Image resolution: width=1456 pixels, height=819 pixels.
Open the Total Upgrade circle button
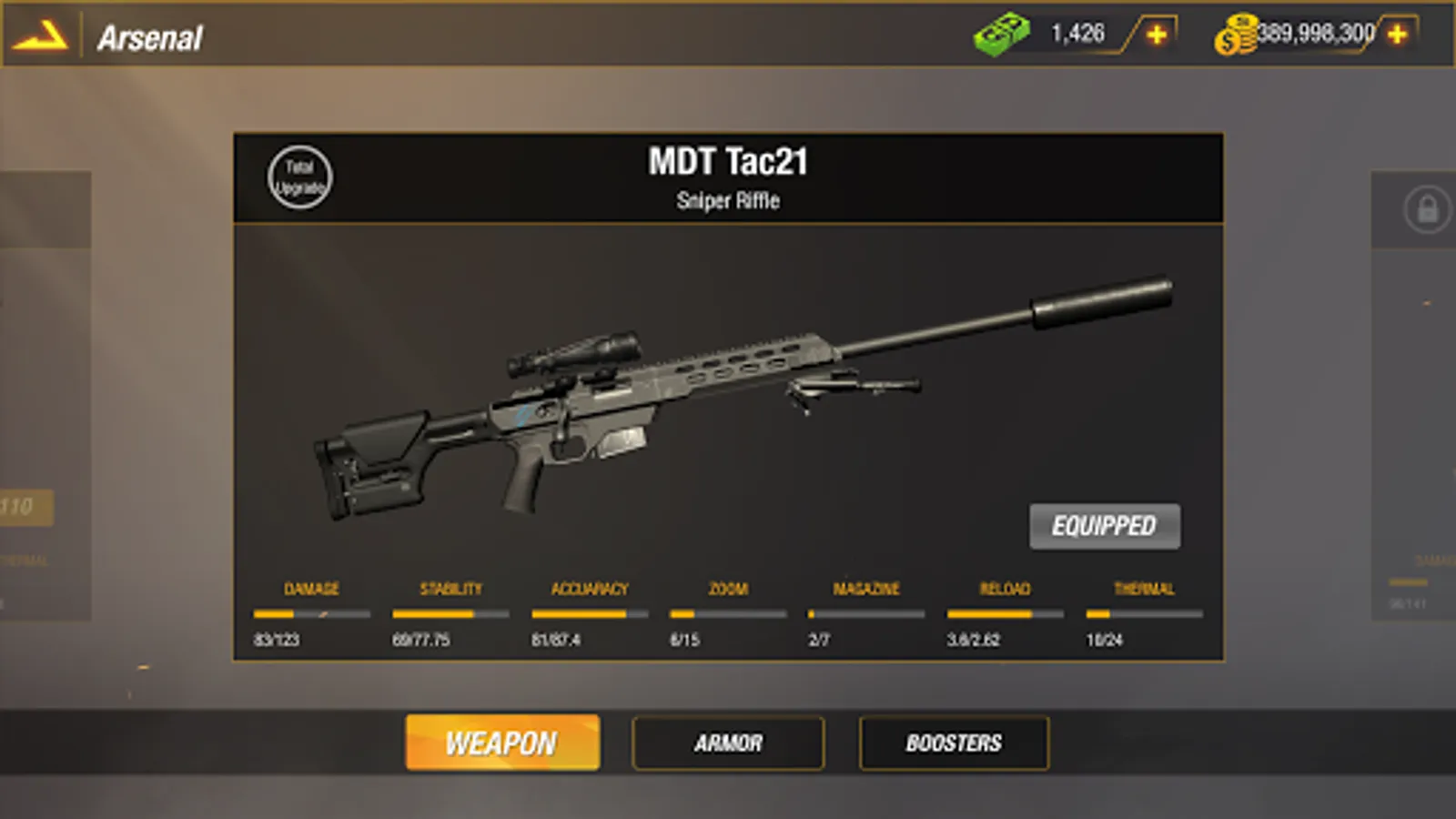click(x=299, y=177)
